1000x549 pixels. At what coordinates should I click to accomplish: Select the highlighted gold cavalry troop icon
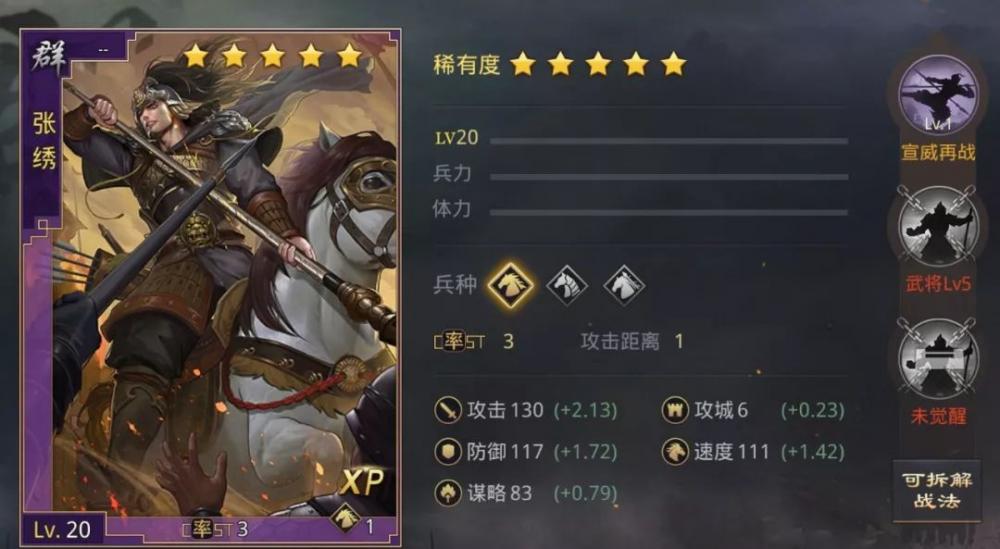pos(510,285)
